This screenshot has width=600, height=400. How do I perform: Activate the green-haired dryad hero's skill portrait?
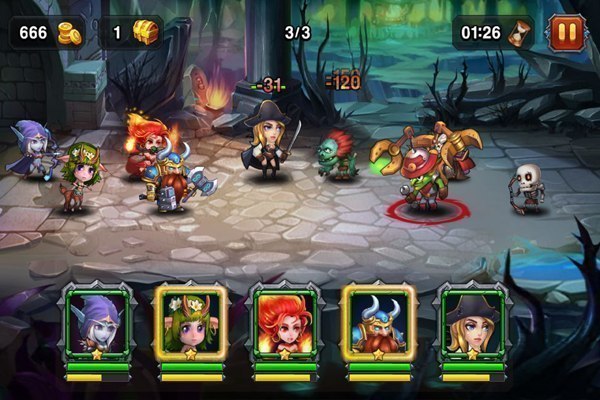tap(191, 321)
